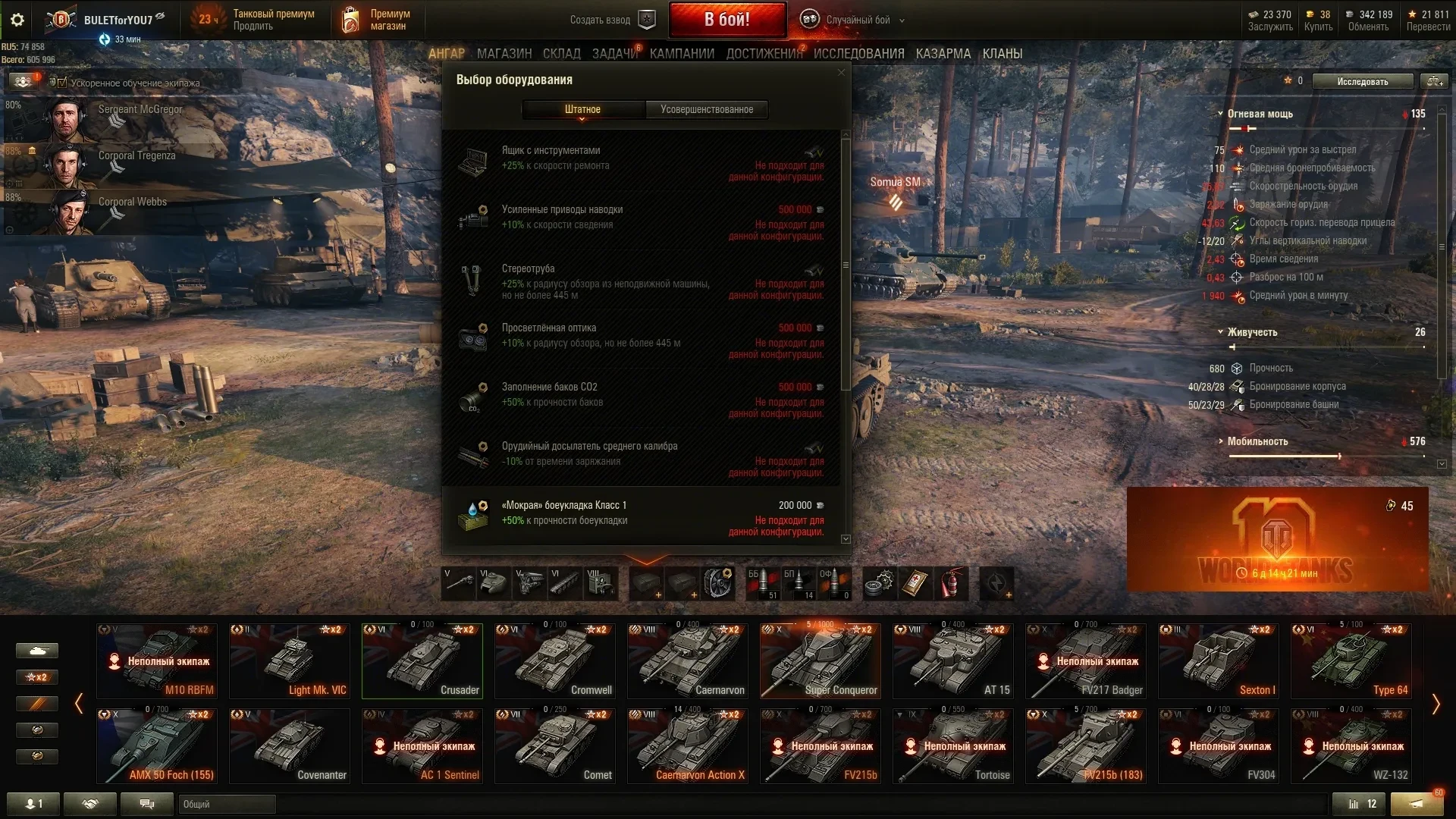This screenshot has width=1456, height=819.
Task: Select the AMX 50 Foch (155) tank
Action: coord(157,745)
